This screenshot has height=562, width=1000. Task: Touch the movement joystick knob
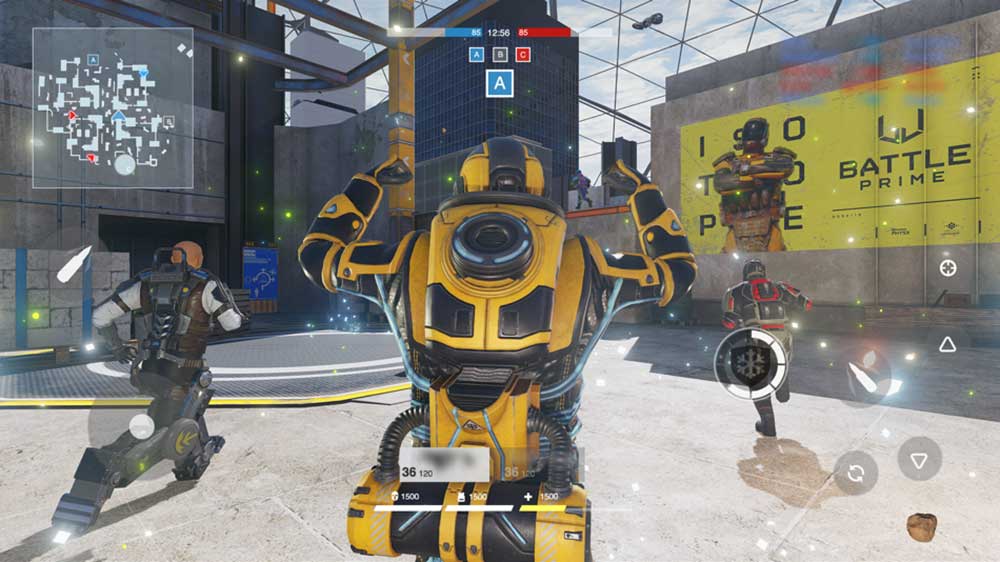tap(142, 427)
